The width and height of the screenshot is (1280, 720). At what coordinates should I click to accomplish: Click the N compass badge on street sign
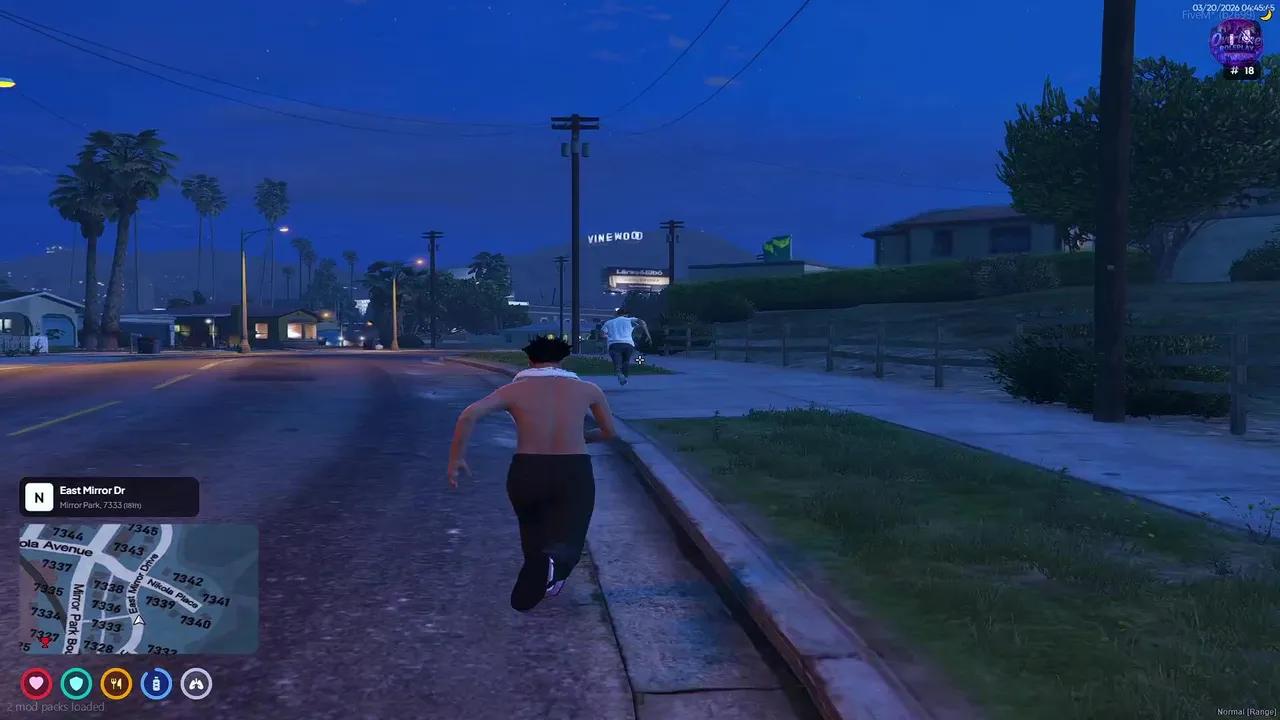39,496
